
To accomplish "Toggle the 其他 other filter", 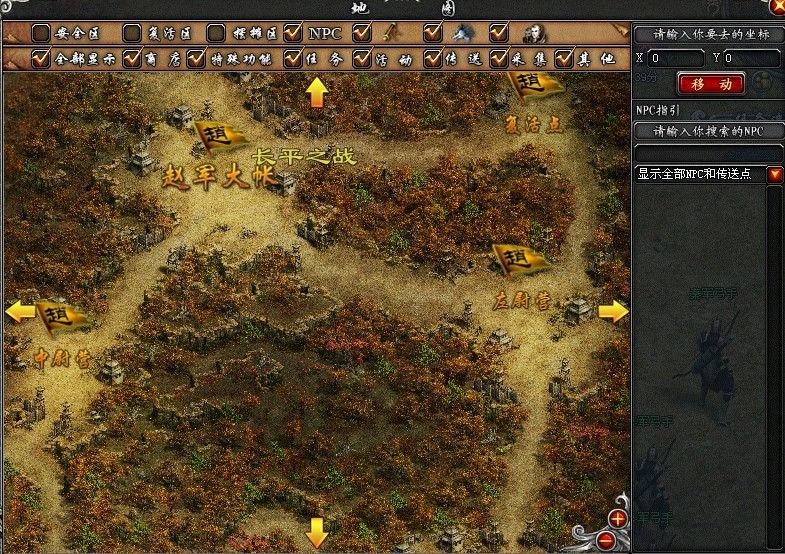I will pos(565,59).
